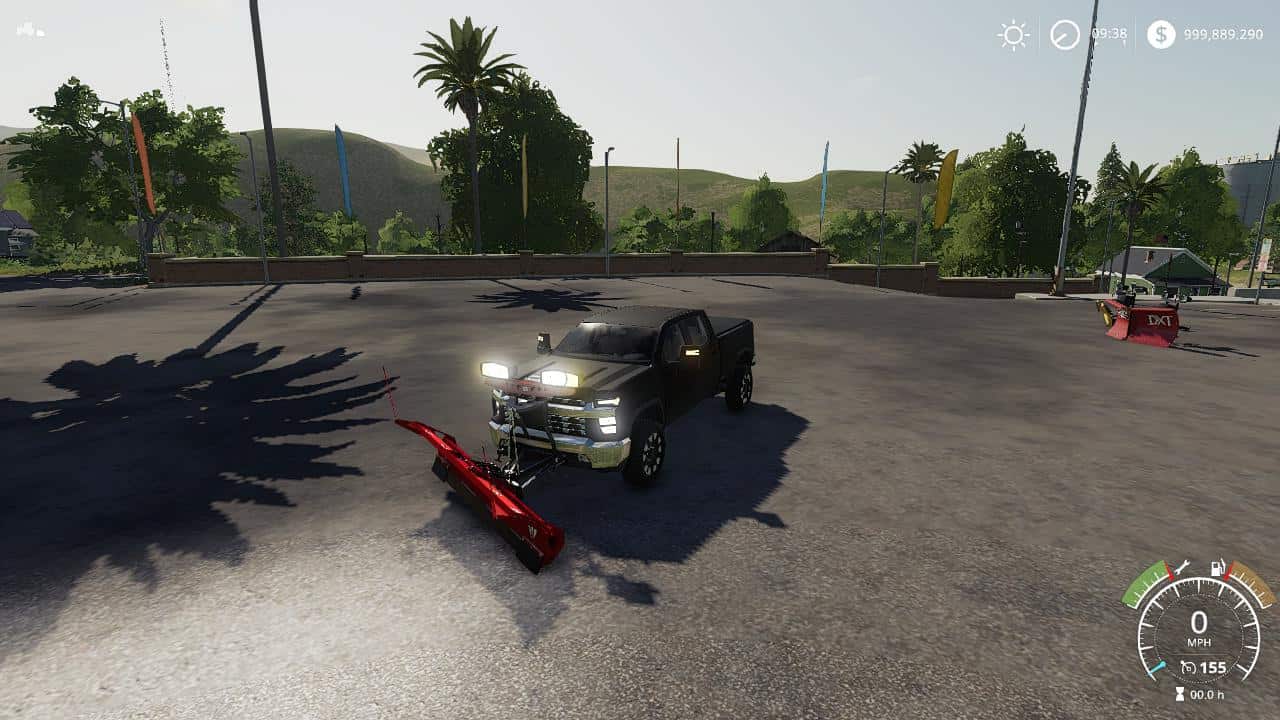Screen dimensions: 1280x720
Task: Adjust the orange fuel gauge arc
Action: click(1250, 585)
